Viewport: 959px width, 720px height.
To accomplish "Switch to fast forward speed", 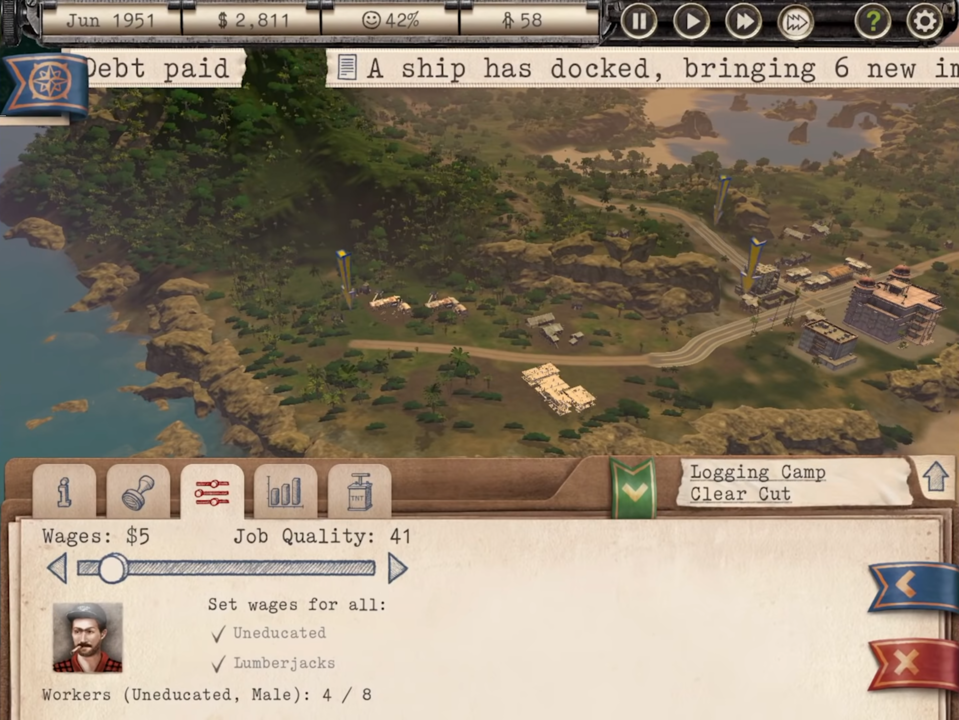I will coord(743,21).
